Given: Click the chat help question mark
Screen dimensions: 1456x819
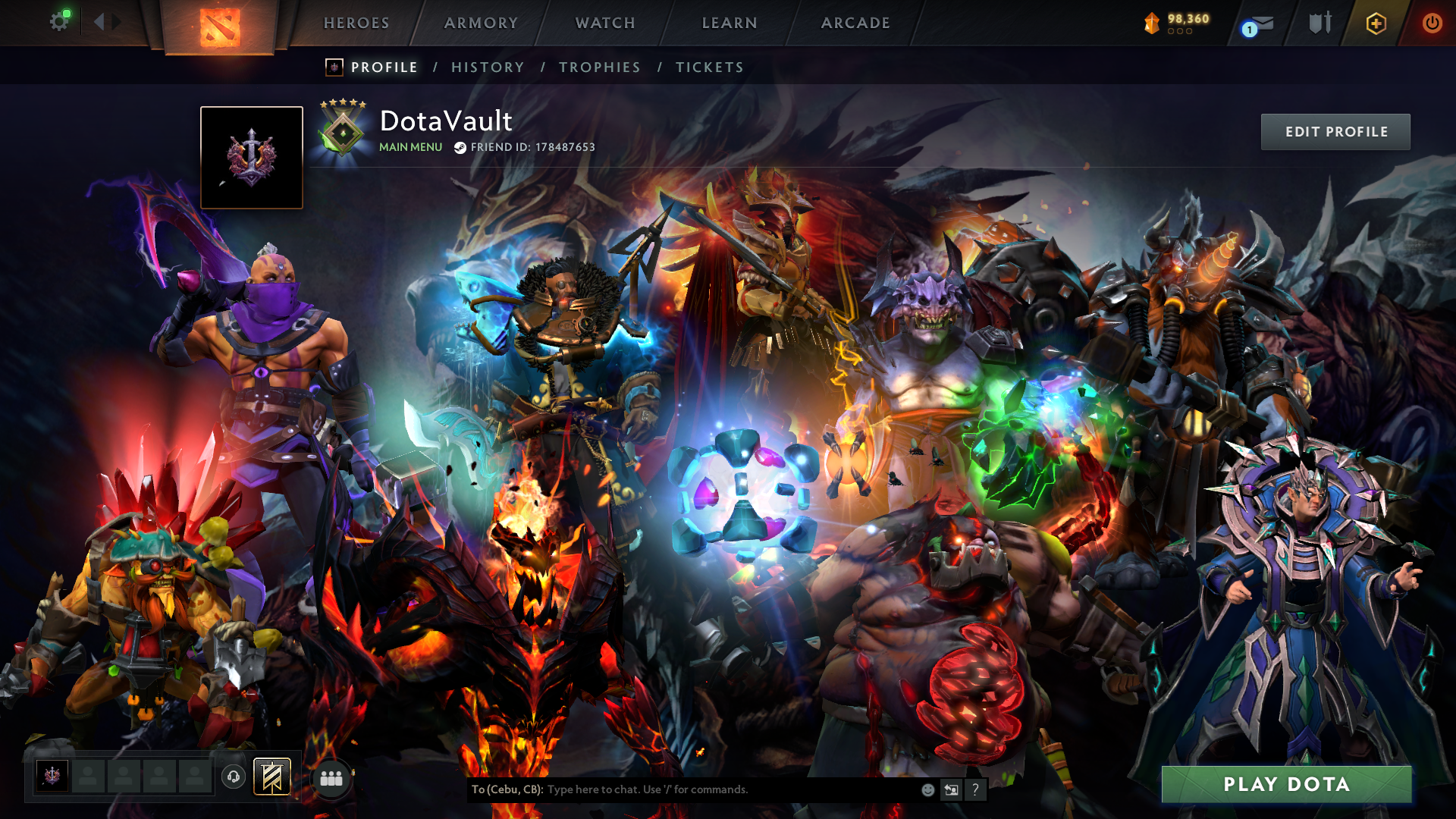Looking at the screenshot, I should point(975,789).
